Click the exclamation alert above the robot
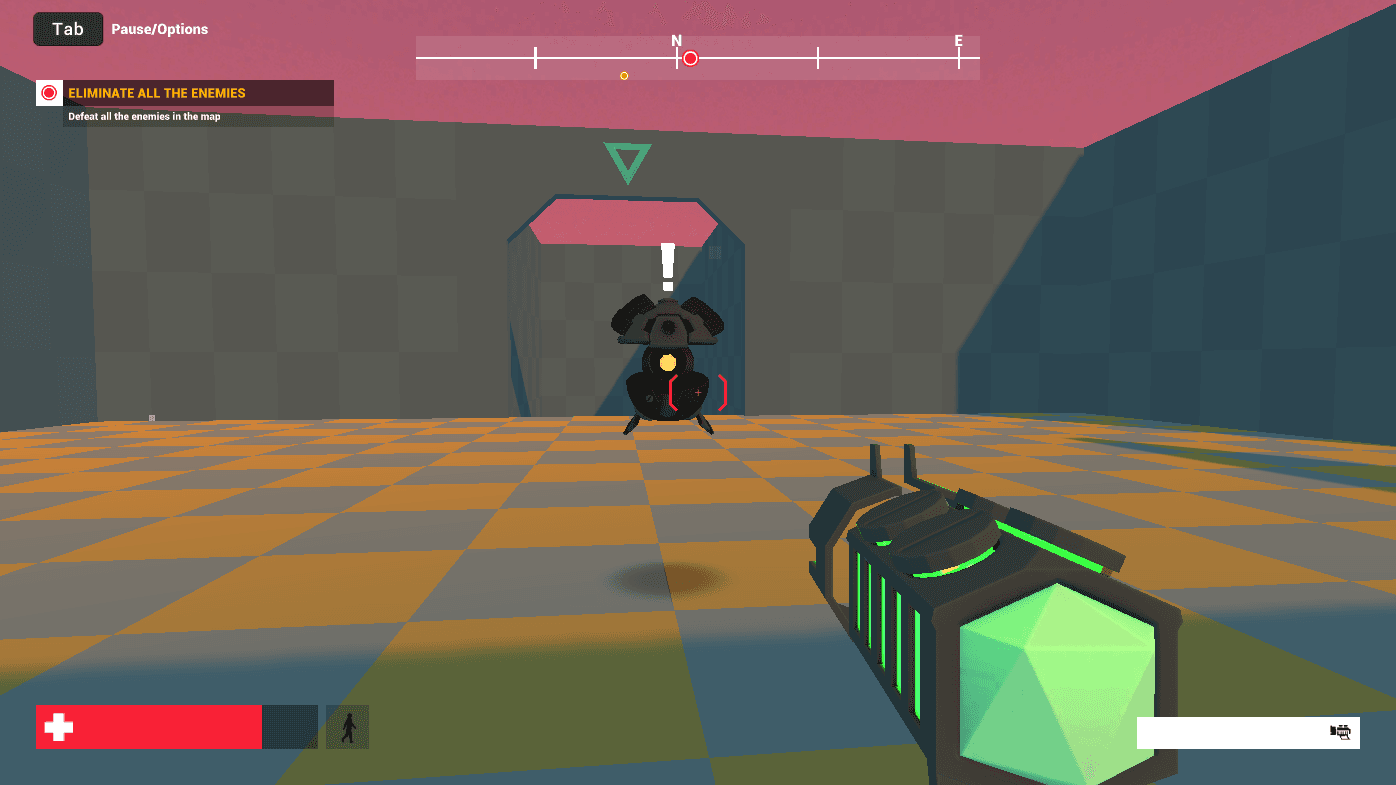 coord(667,265)
